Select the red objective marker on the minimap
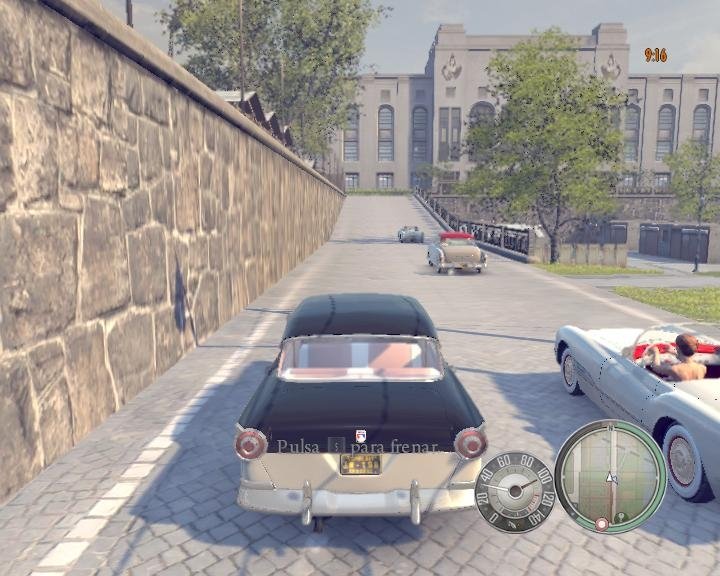This screenshot has height=576, width=720. 602,524
